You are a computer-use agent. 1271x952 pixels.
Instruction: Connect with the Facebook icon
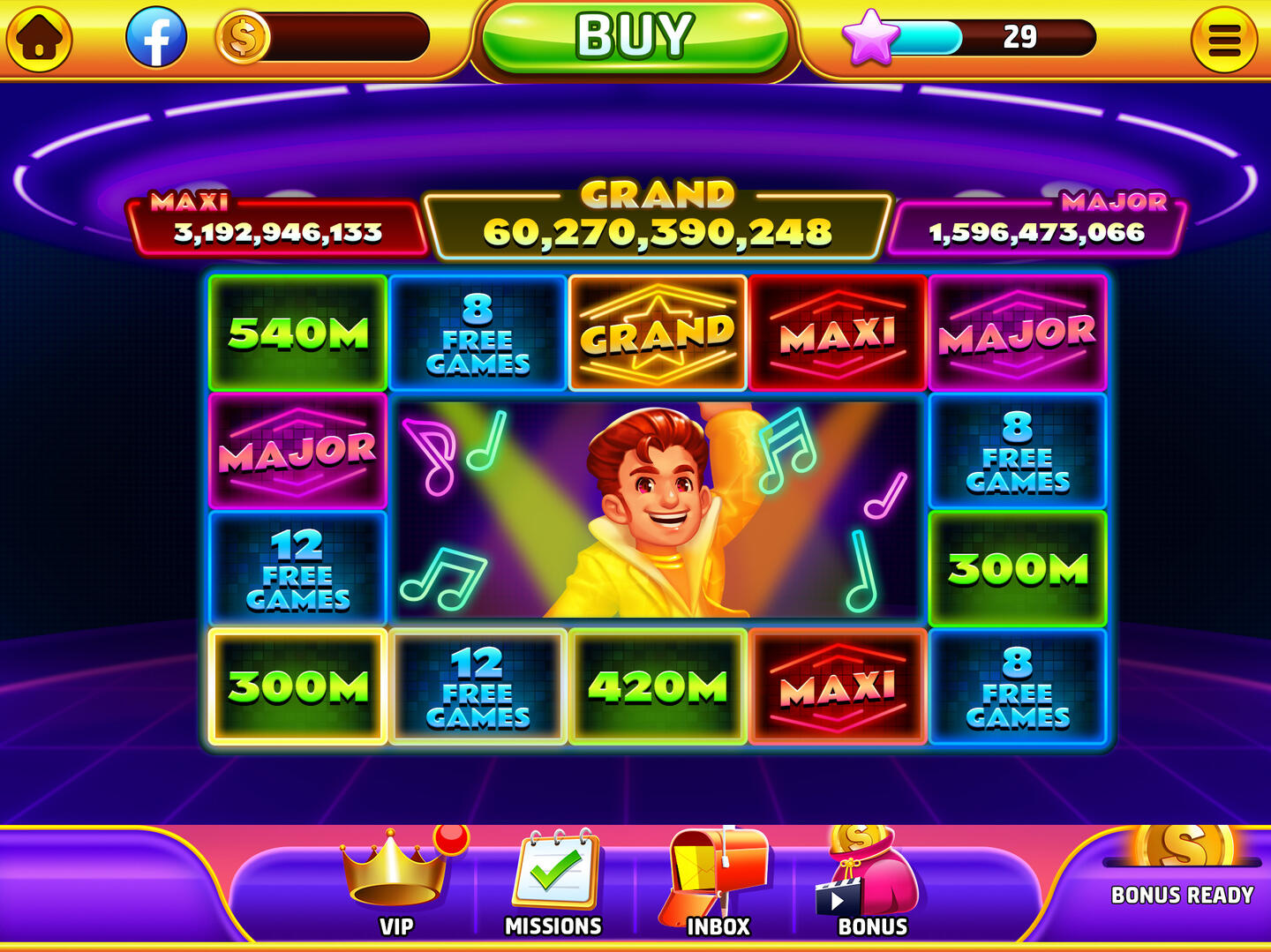click(156, 39)
